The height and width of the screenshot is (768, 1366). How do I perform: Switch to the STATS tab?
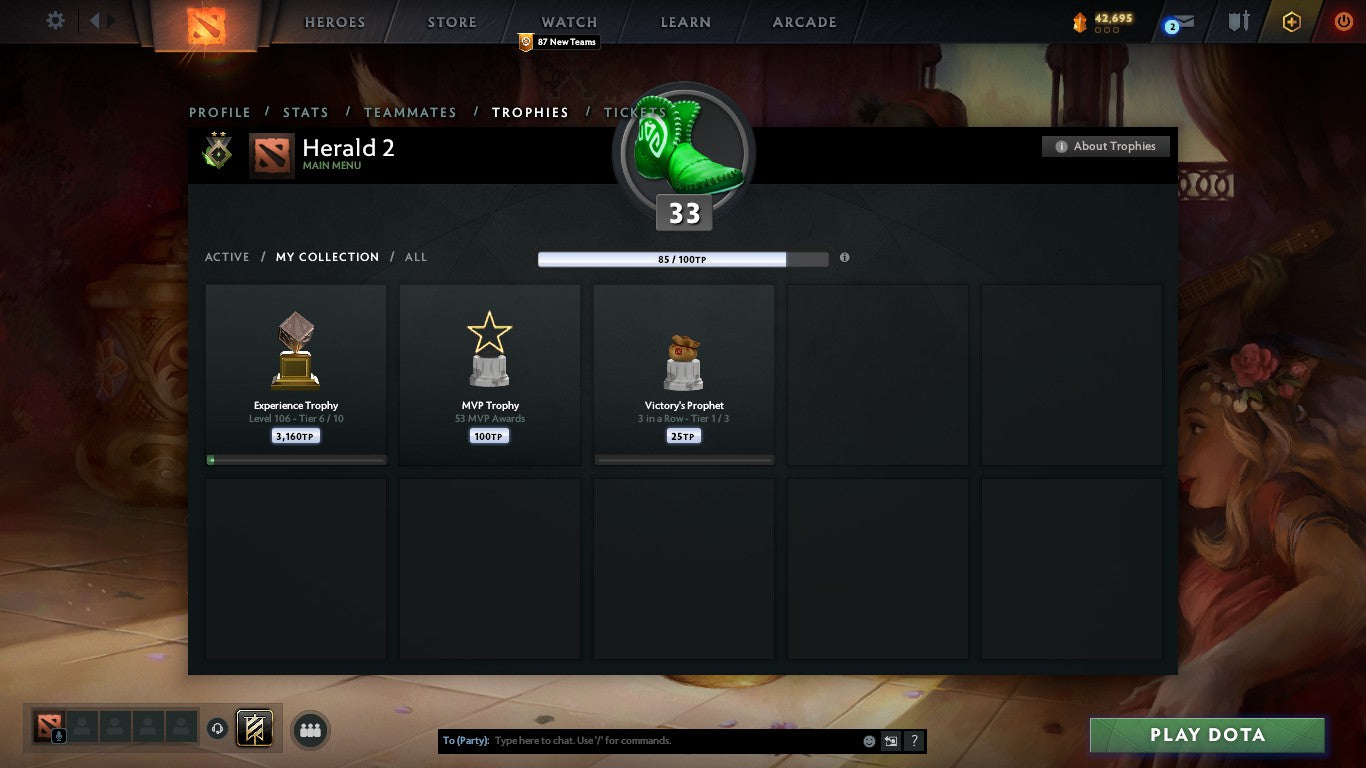306,112
